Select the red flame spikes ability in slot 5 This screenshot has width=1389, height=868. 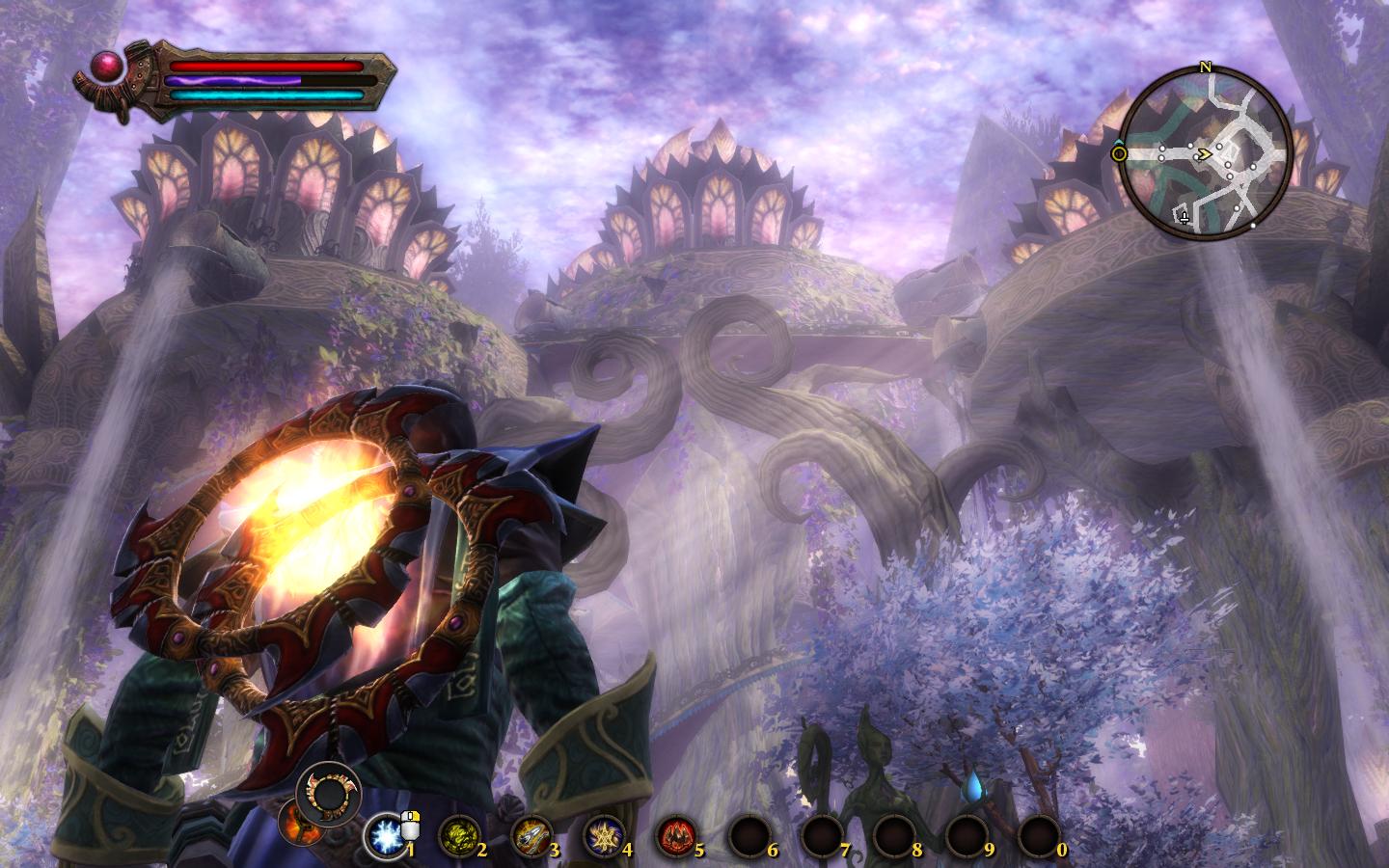click(675, 835)
